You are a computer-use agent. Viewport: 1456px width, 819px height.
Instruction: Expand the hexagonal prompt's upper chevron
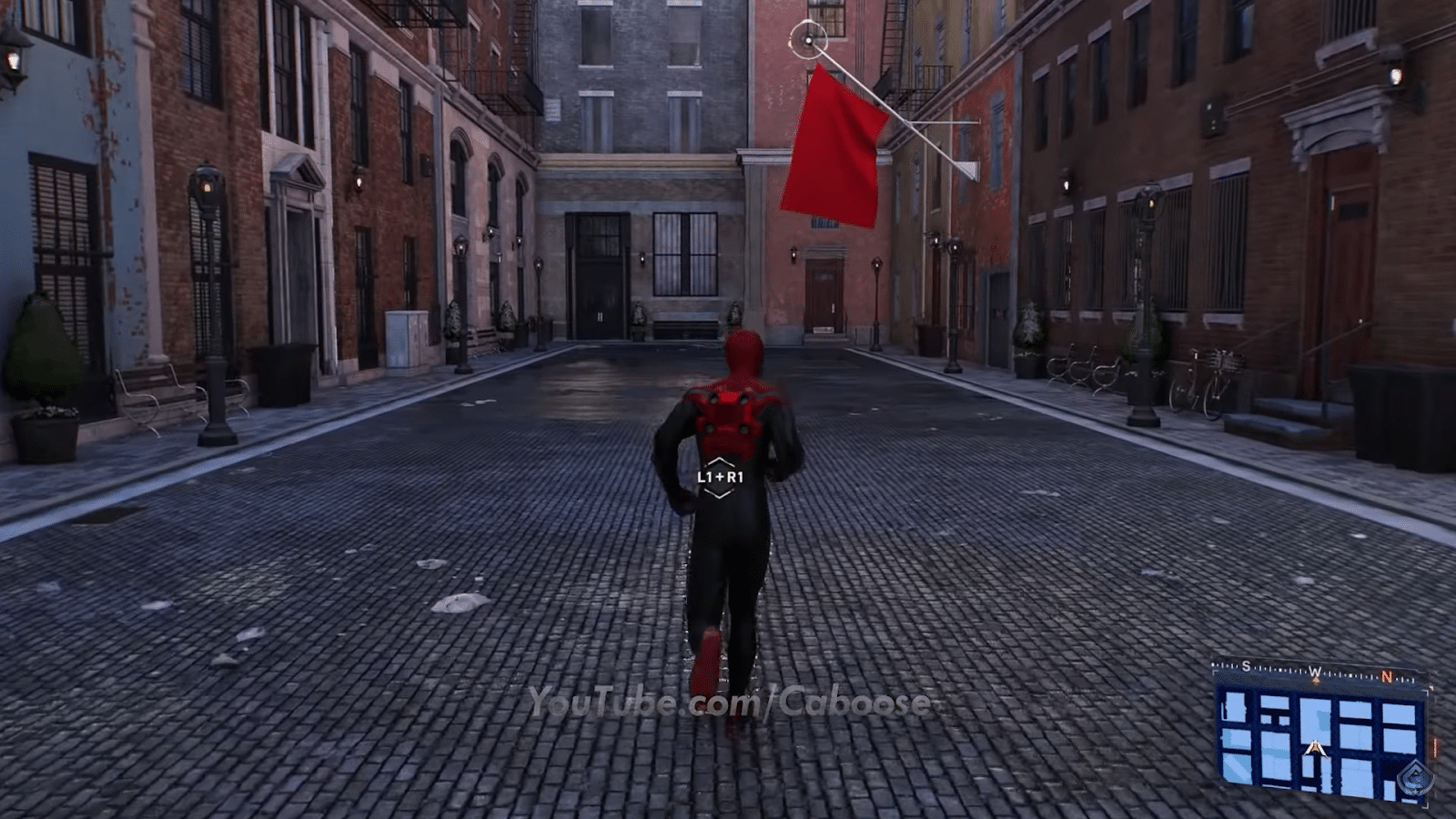click(x=722, y=460)
